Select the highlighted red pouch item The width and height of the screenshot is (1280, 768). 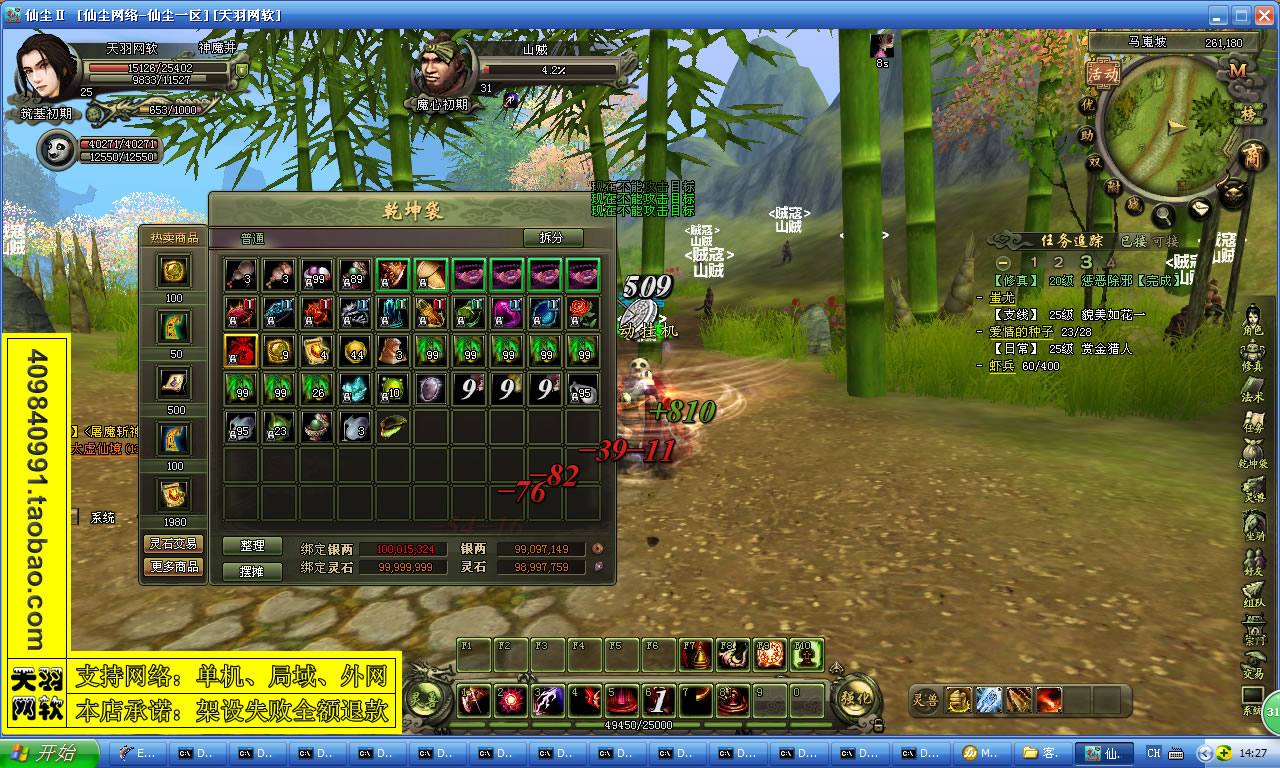coord(240,350)
